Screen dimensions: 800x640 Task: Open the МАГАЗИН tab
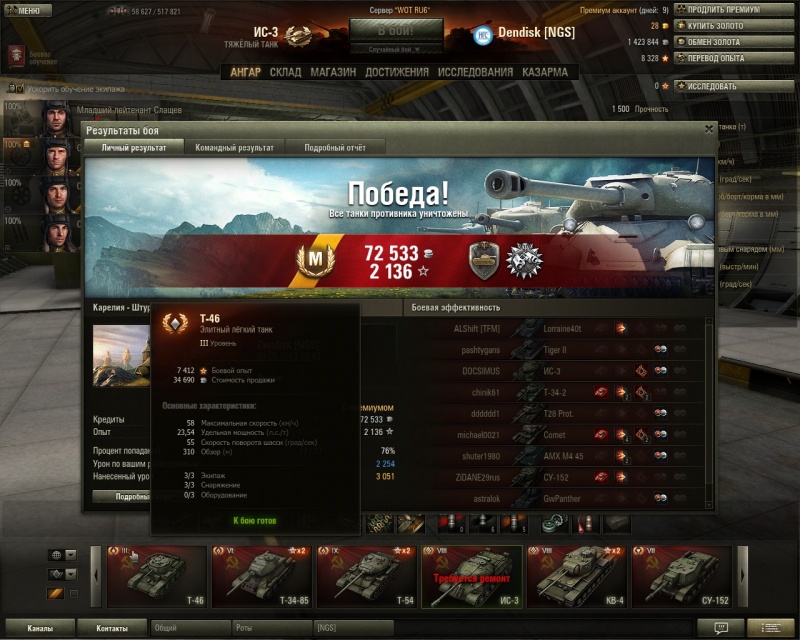pyautogui.click(x=333, y=72)
